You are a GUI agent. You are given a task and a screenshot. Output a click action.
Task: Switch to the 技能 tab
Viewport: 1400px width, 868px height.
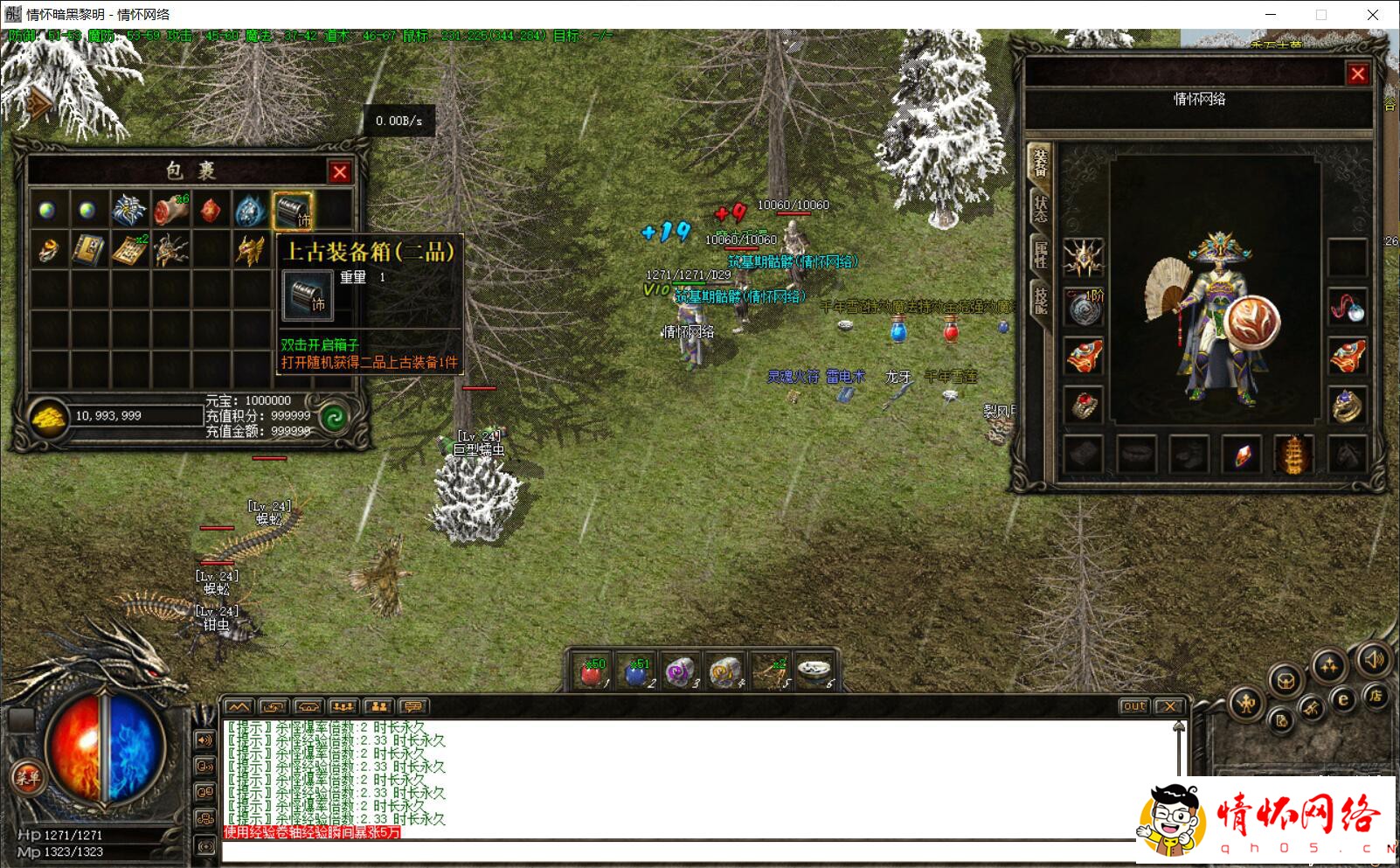[1040, 299]
